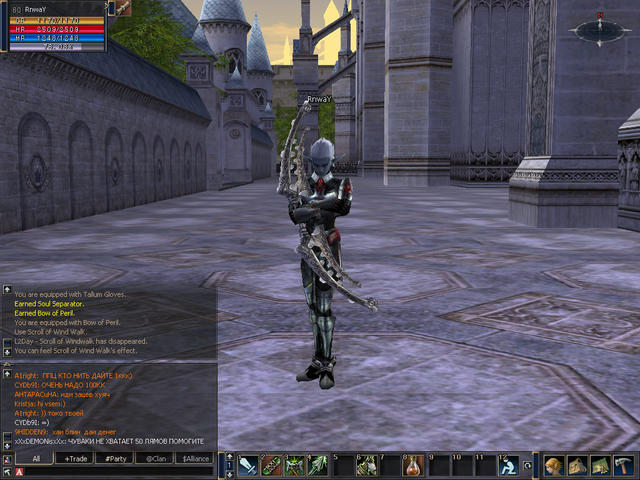
Task: Activate the sit/stand action in slot 12
Action: click(x=507, y=465)
